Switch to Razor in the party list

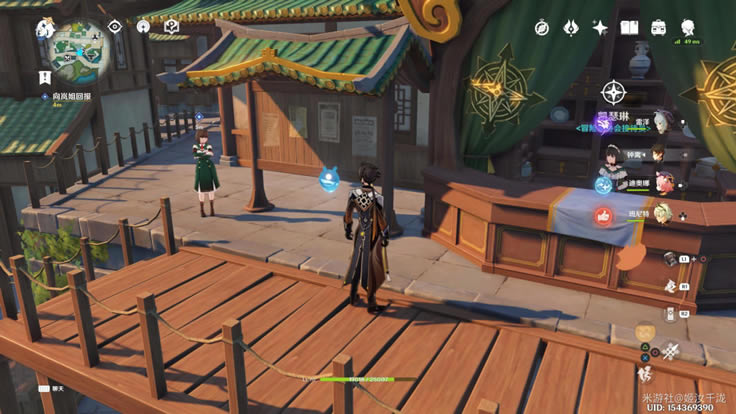click(x=660, y=121)
